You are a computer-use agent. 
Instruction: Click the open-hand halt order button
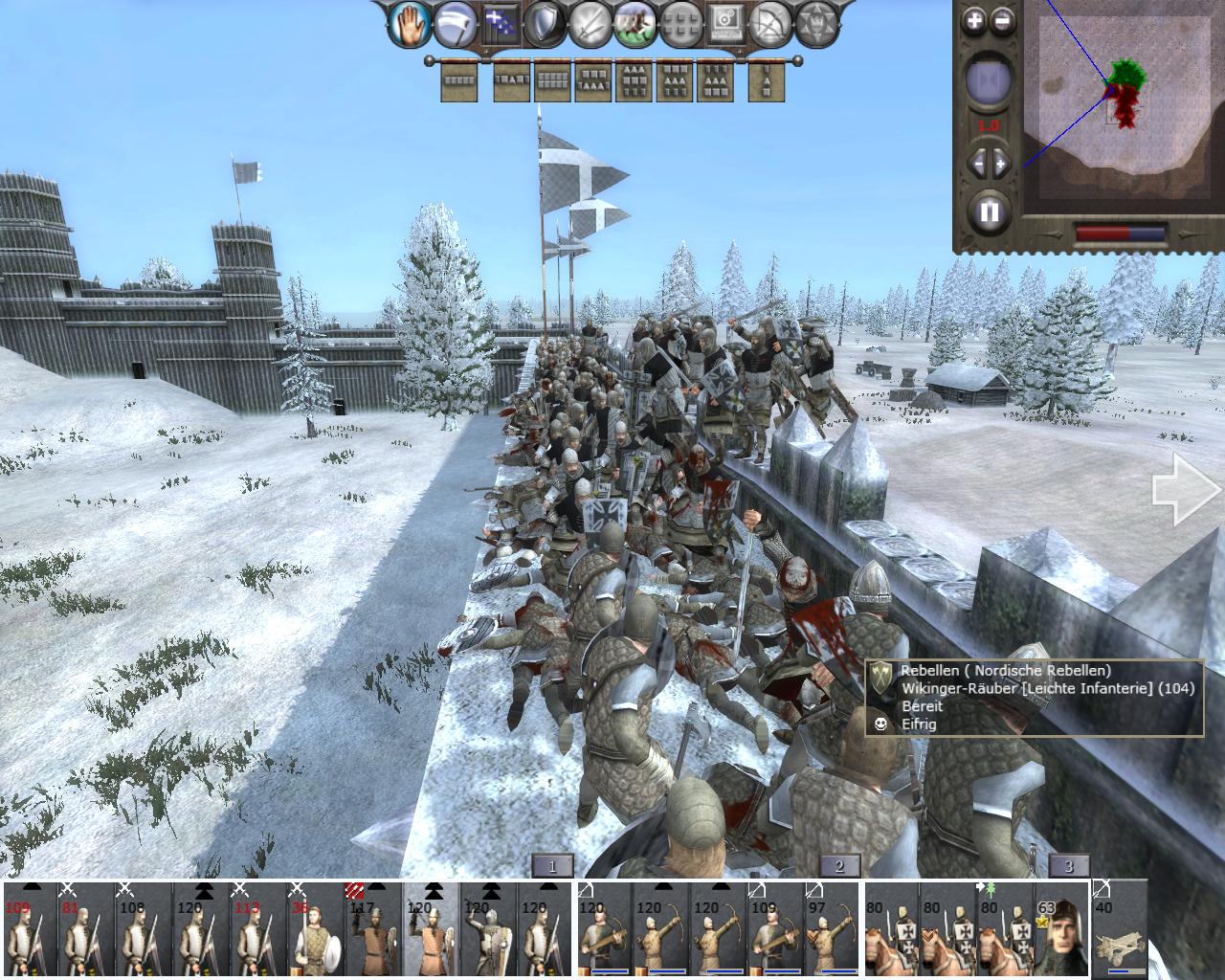410,25
